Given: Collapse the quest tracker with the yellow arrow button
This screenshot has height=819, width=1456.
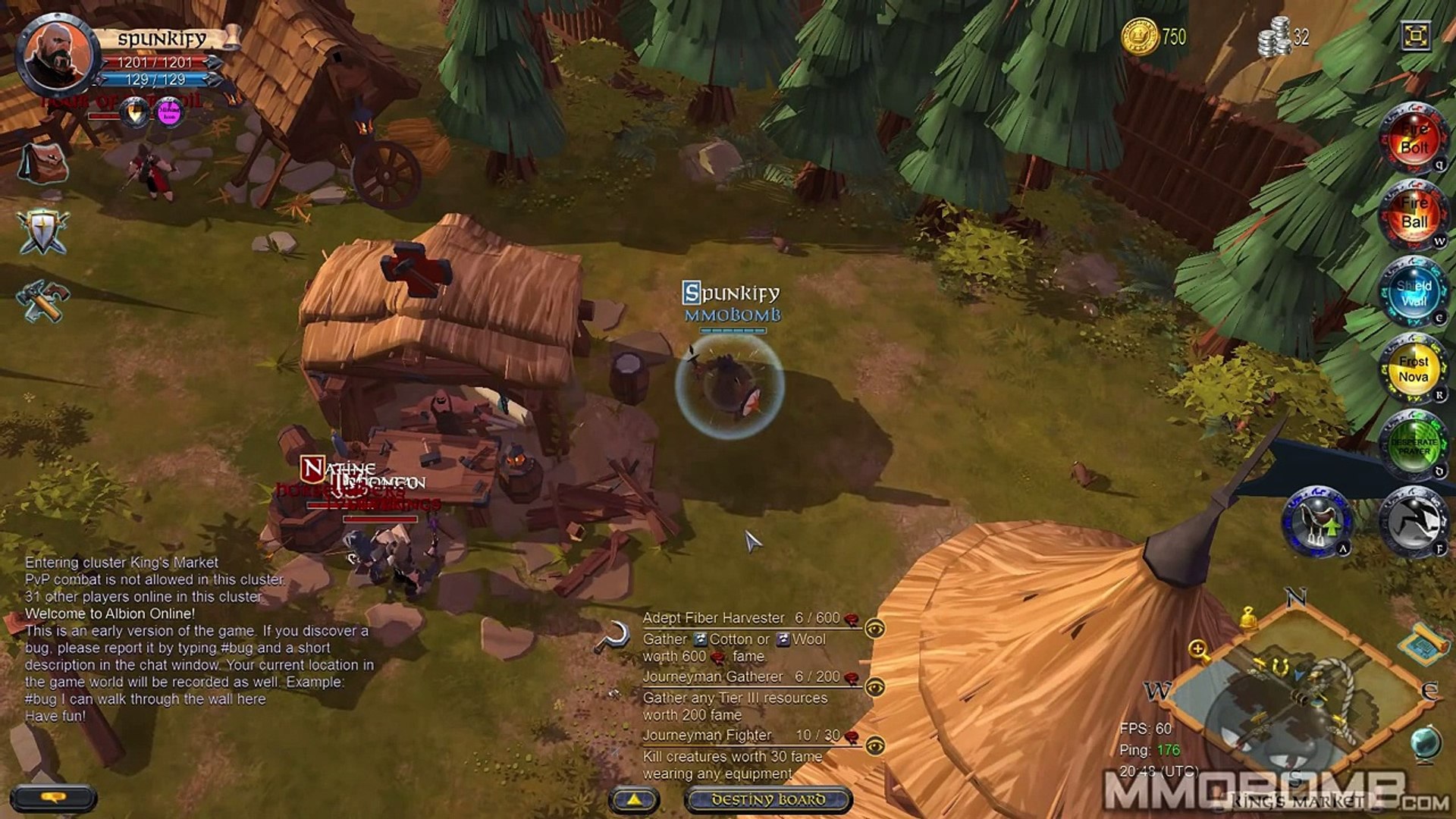Looking at the screenshot, I should (x=634, y=799).
